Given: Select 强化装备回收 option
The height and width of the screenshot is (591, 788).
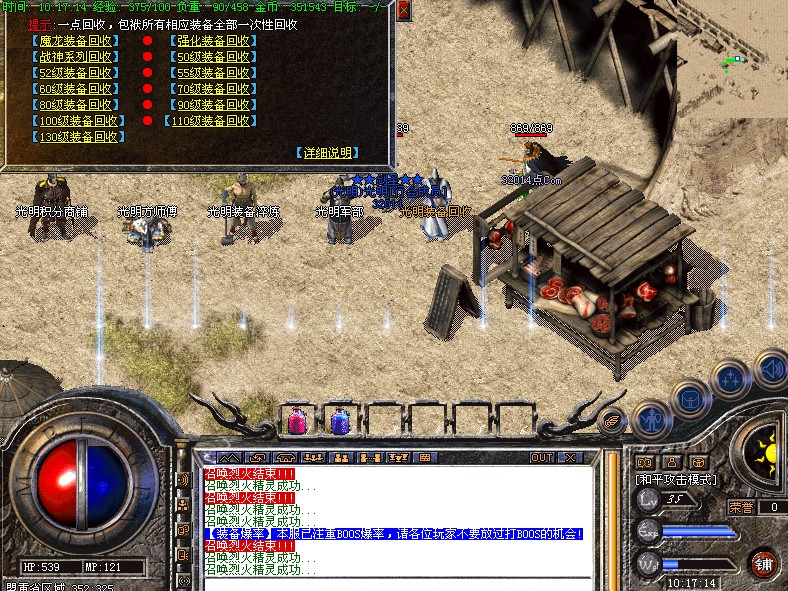Looking at the screenshot, I should click(x=213, y=42).
